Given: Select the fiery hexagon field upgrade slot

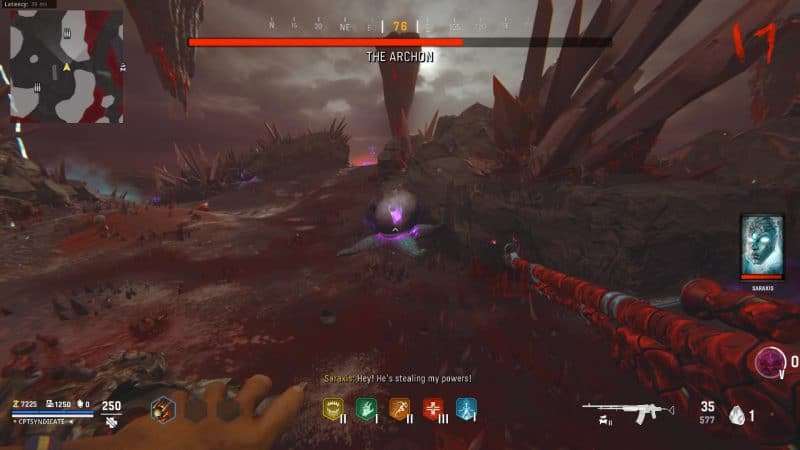Looking at the screenshot, I should [164, 408].
